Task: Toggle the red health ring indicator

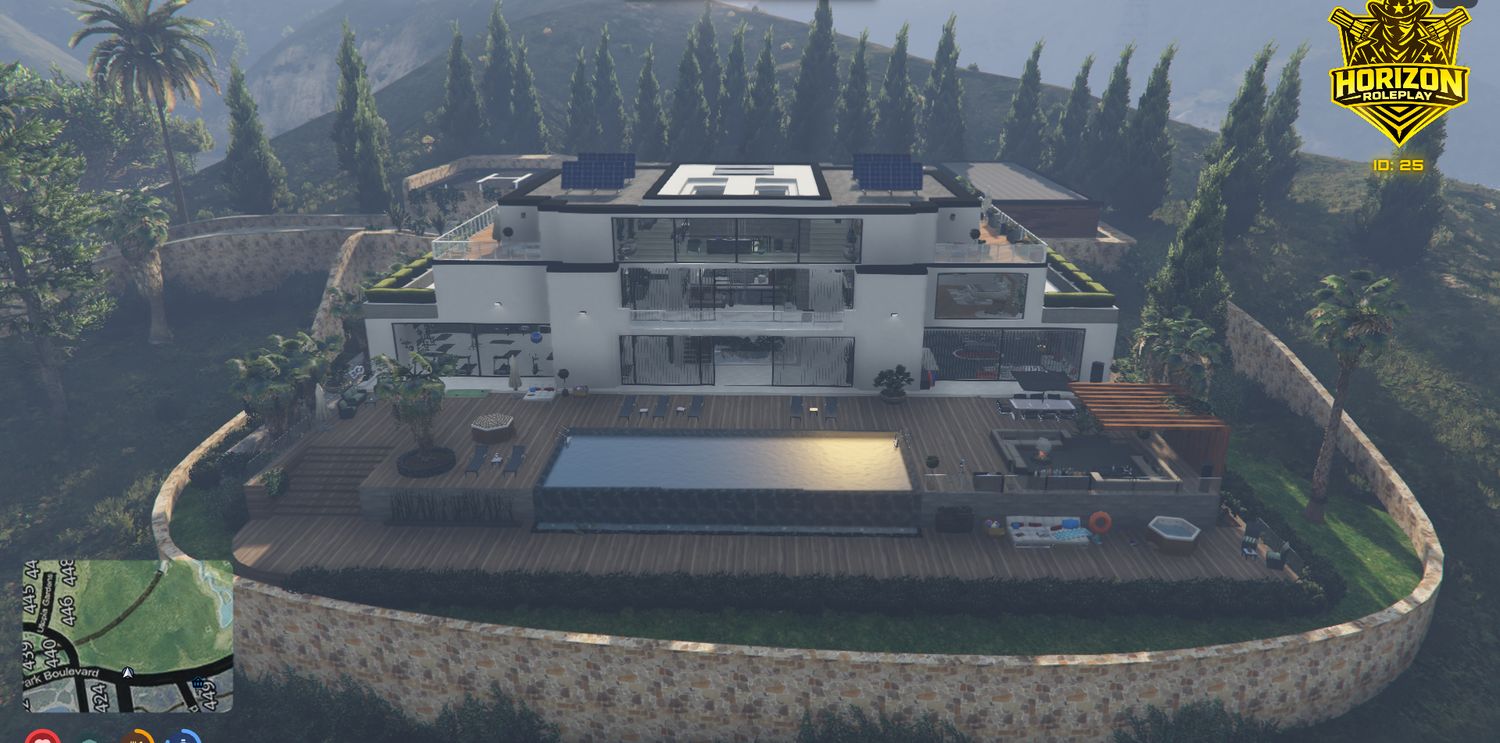Action: click(x=43, y=740)
